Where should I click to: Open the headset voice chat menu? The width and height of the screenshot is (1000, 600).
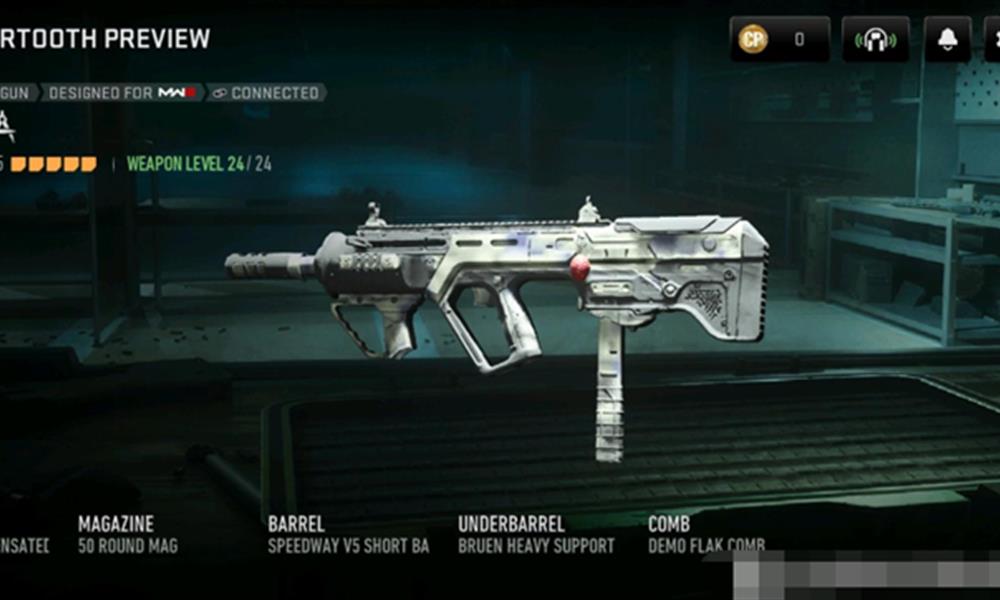(875, 40)
